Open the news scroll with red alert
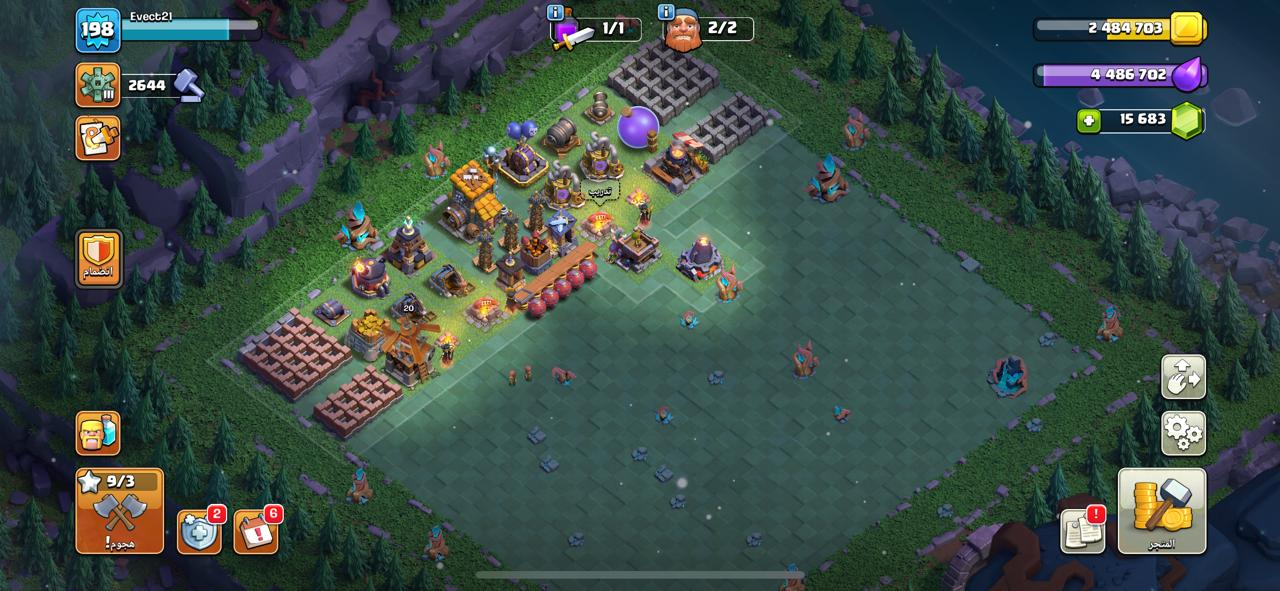Viewport: 1280px width, 591px height. click(x=1083, y=530)
